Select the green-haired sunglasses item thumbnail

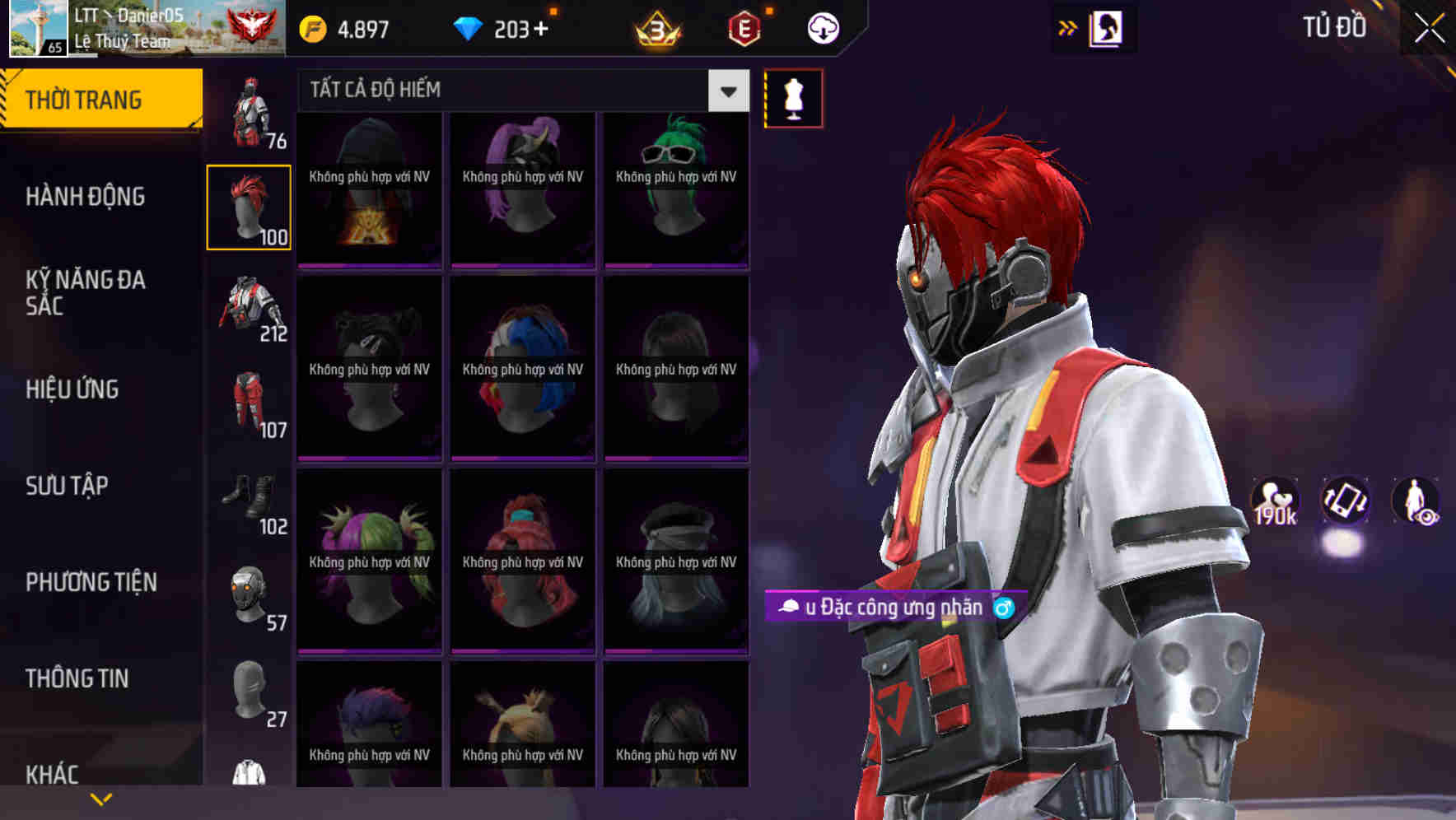[x=676, y=189]
